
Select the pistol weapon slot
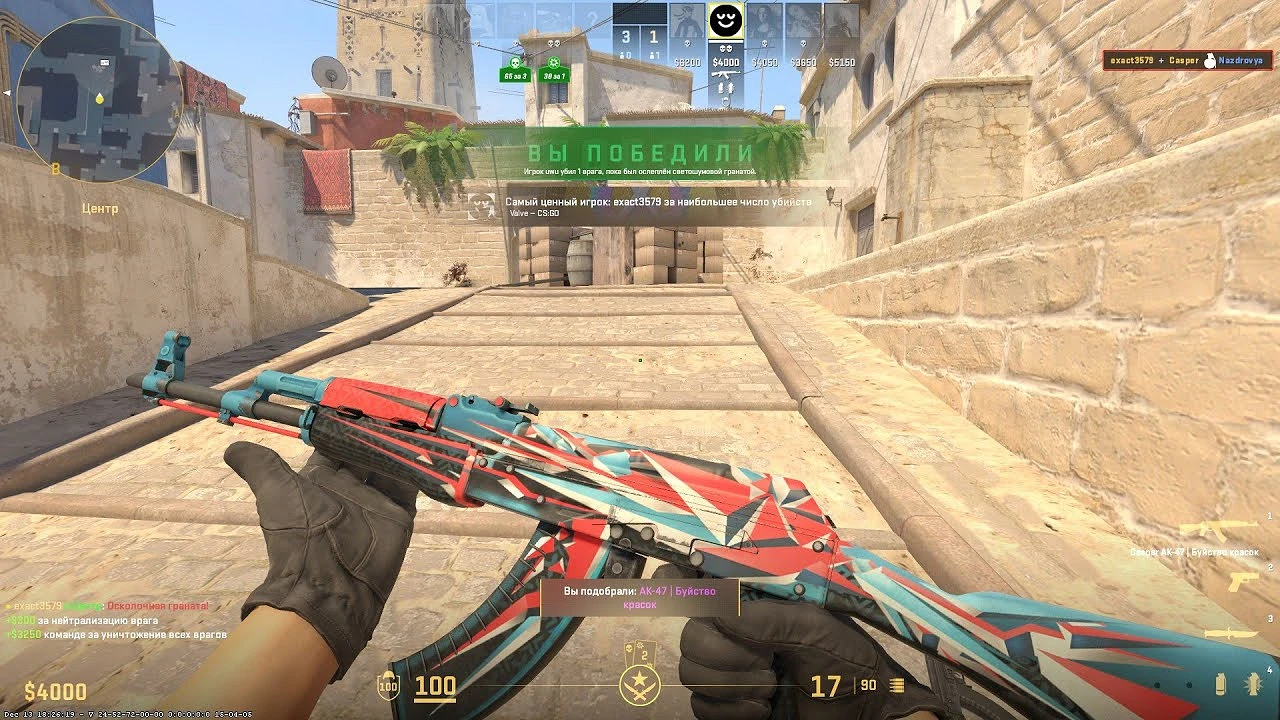pyautogui.click(x=1243, y=582)
